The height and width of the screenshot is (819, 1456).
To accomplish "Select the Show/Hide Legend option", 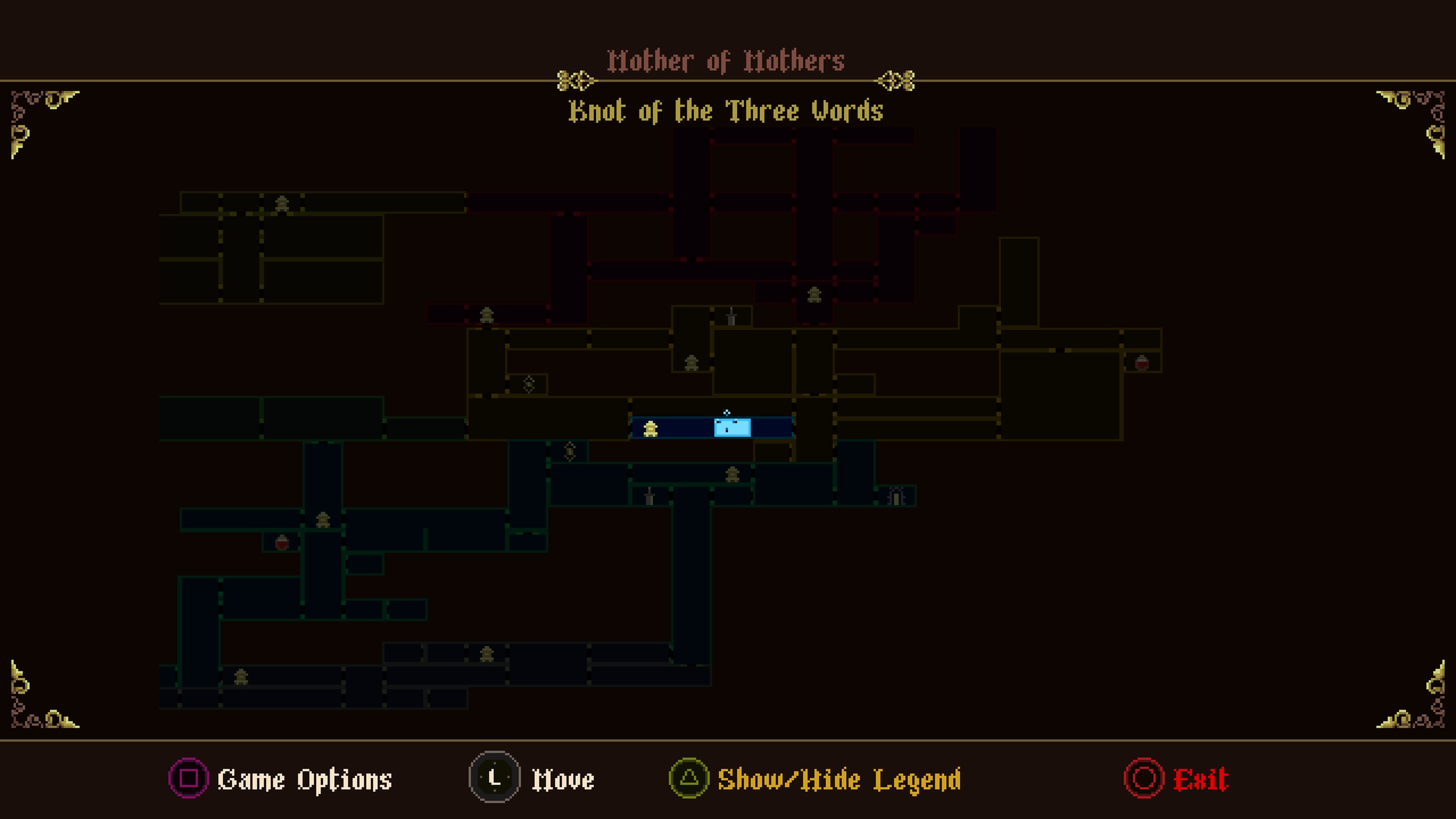I will pyautogui.click(x=838, y=780).
